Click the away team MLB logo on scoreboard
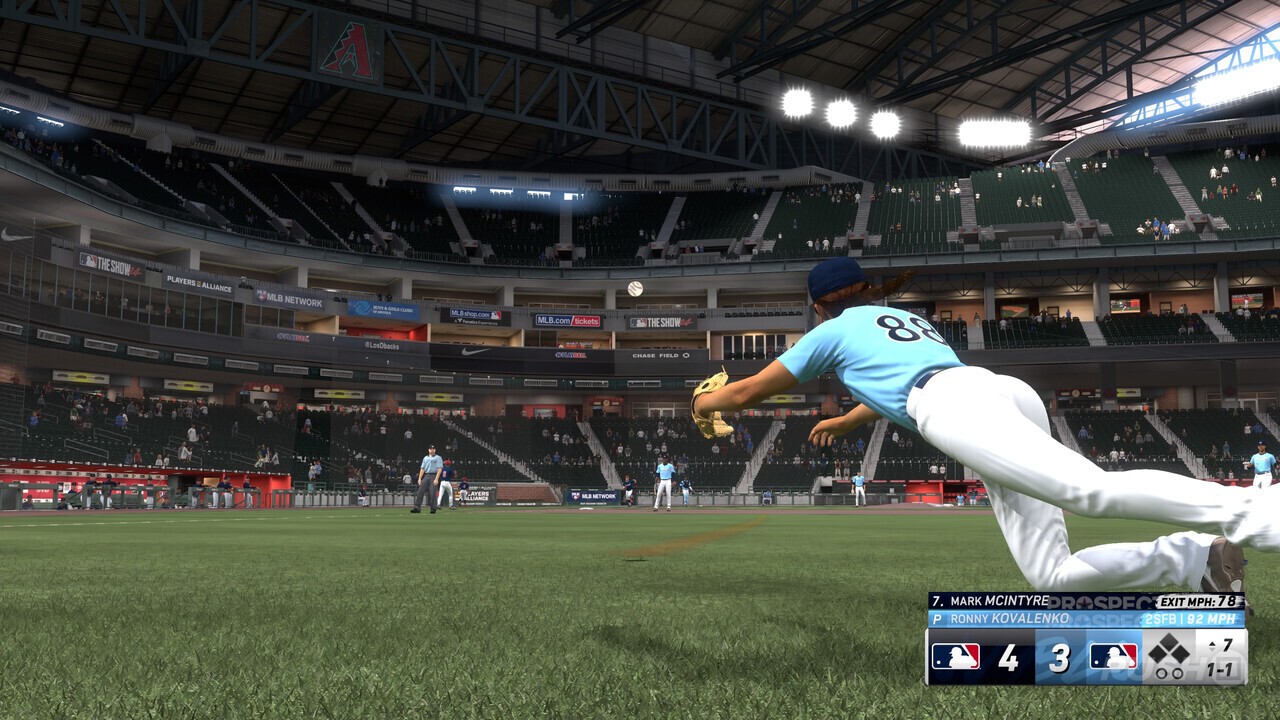 click(955, 656)
